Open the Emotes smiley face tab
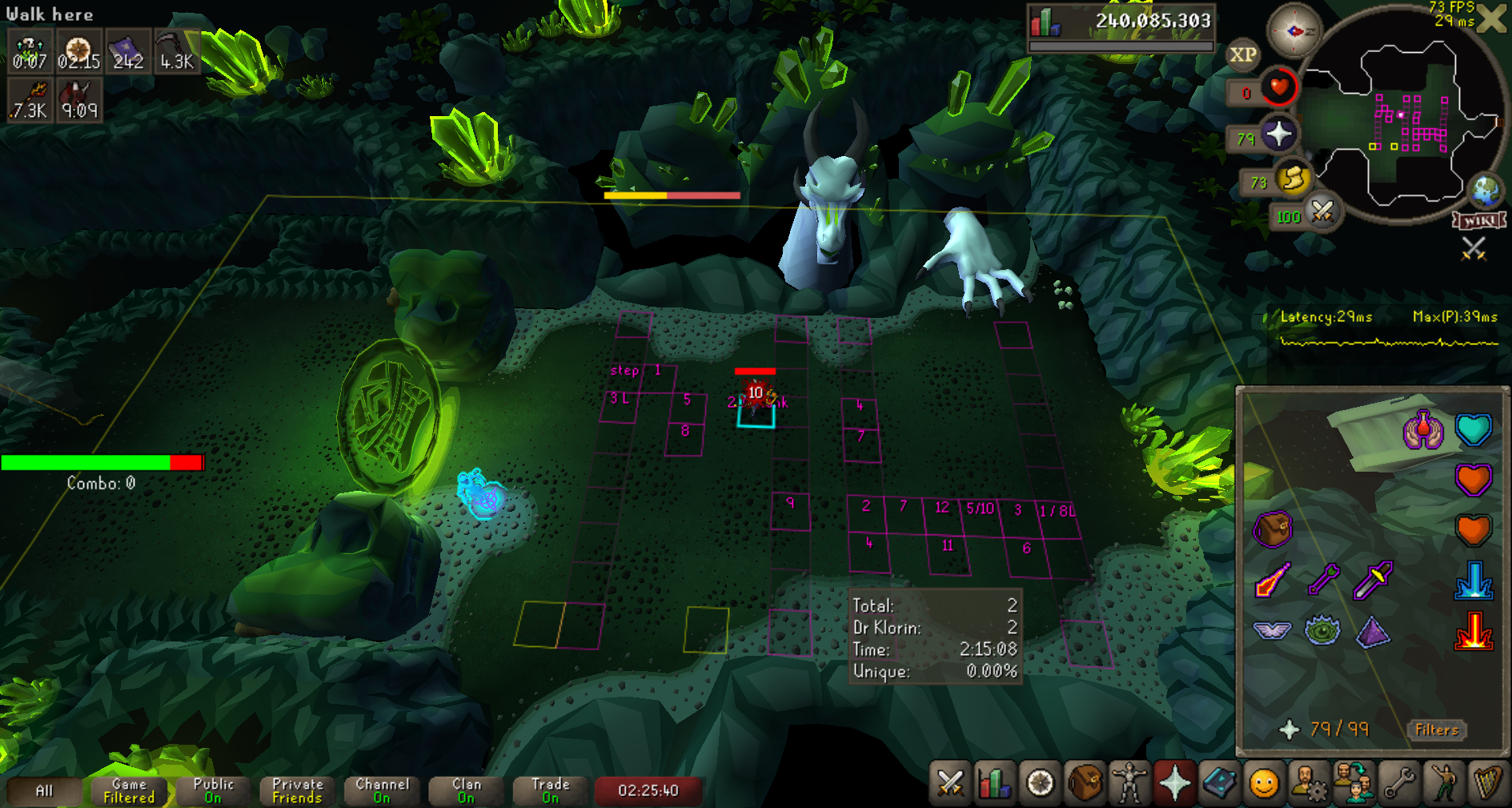 tap(1264, 782)
